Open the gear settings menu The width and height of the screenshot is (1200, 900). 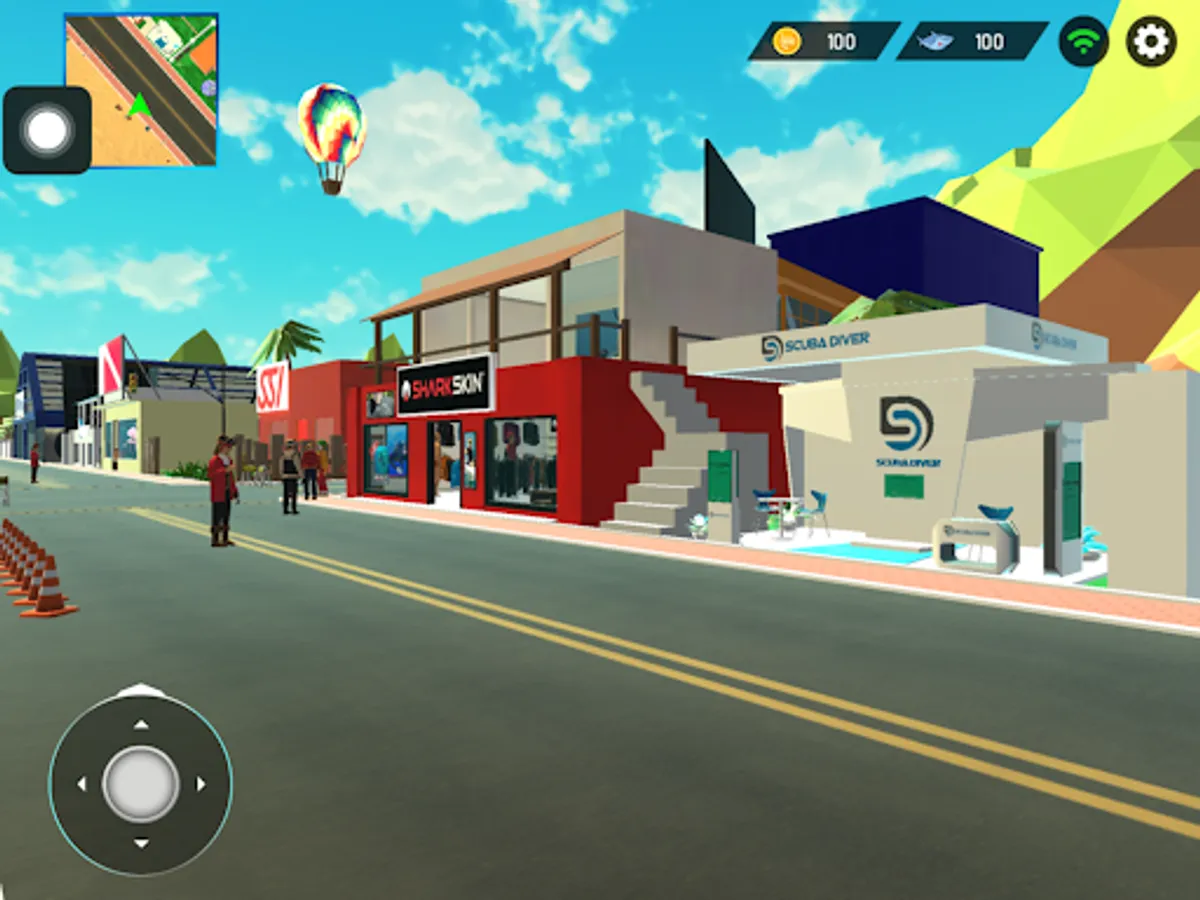pos(1151,42)
